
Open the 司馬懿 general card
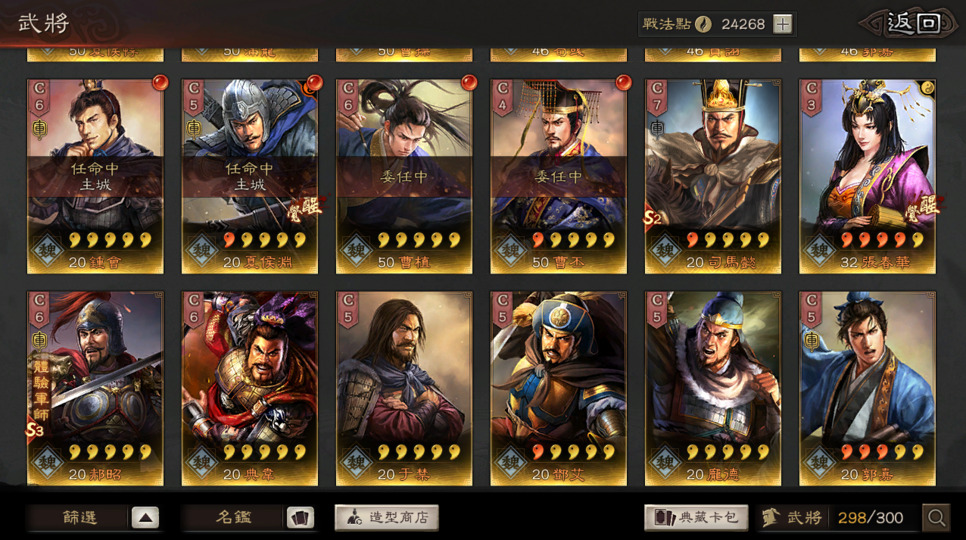click(x=713, y=175)
